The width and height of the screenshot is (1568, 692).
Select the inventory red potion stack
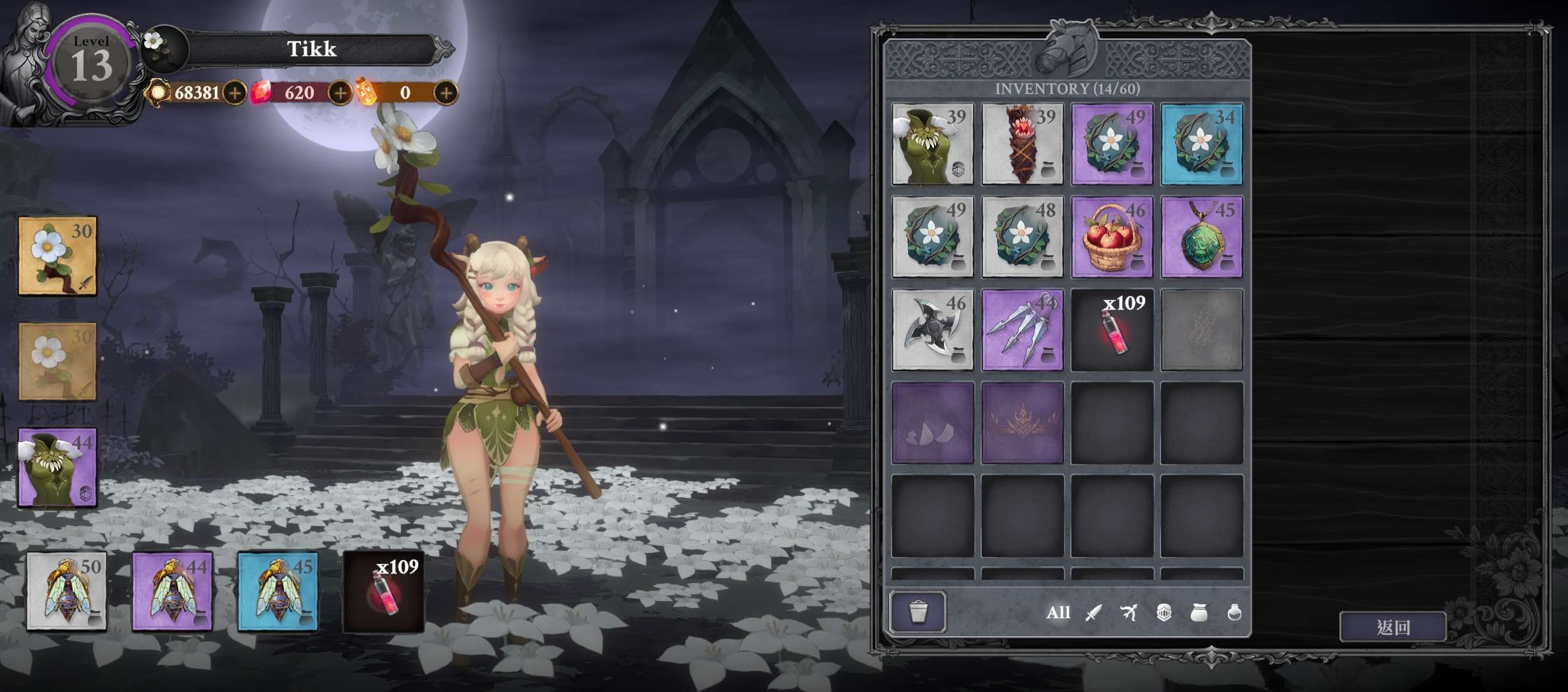(1112, 330)
